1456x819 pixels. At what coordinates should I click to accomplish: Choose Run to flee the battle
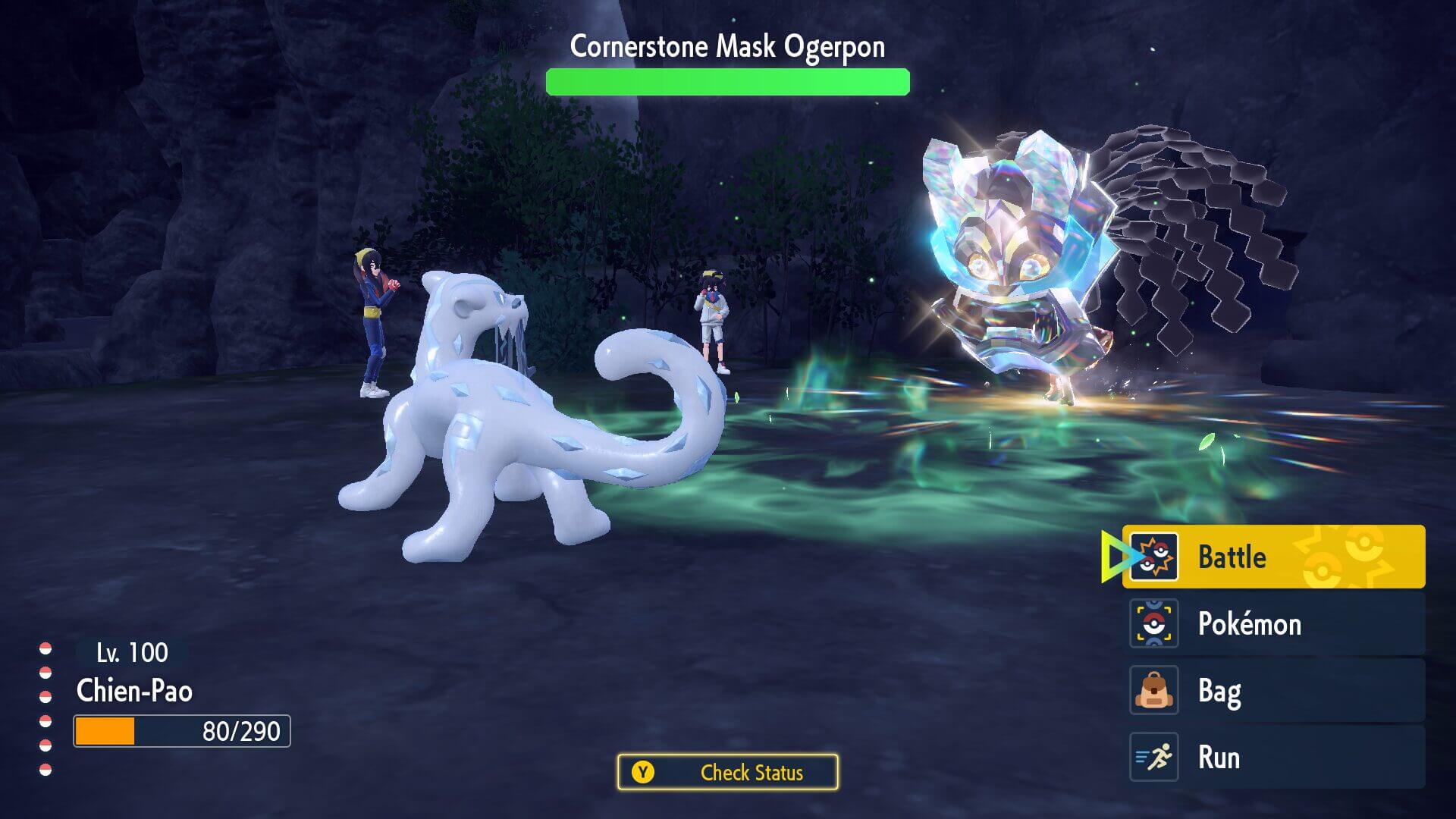pos(1272,757)
